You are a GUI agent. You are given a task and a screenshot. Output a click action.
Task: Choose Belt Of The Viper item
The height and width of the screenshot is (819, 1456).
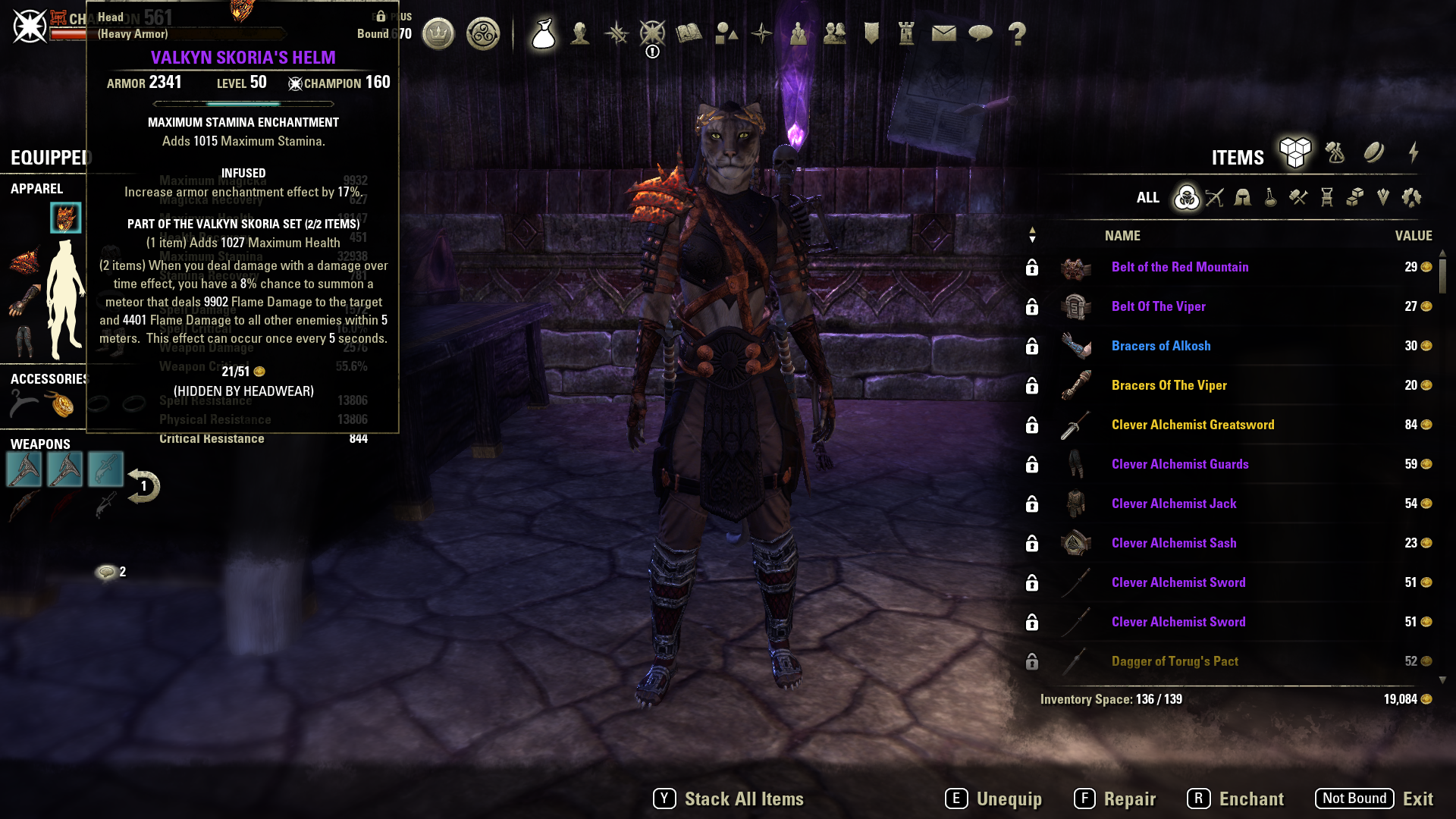pos(1158,306)
